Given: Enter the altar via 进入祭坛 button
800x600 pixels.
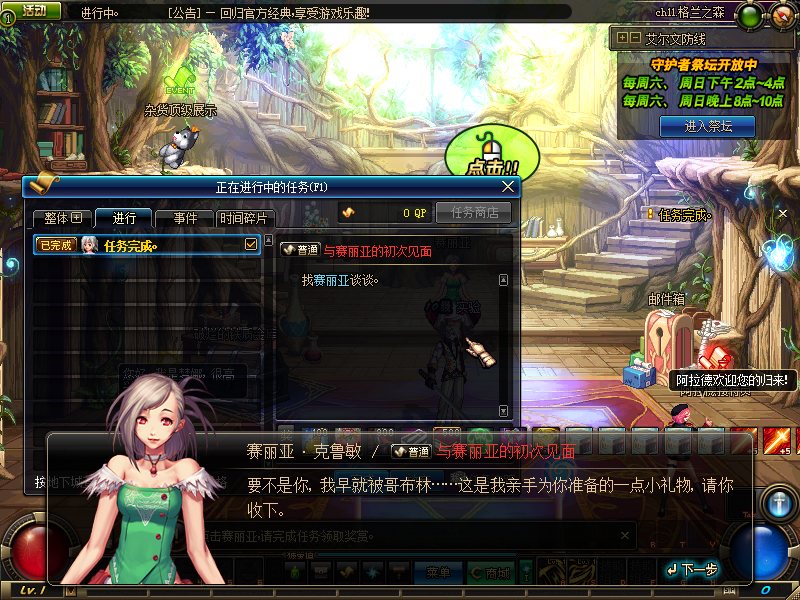Looking at the screenshot, I should [708, 126].
